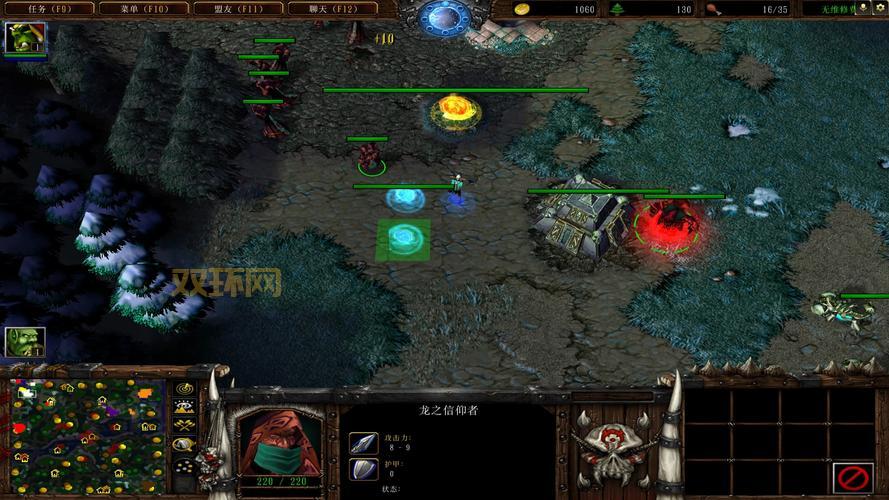Screen dimensions: 889x500
Task: Activate the minimap signal ping button
Action: 185,389
